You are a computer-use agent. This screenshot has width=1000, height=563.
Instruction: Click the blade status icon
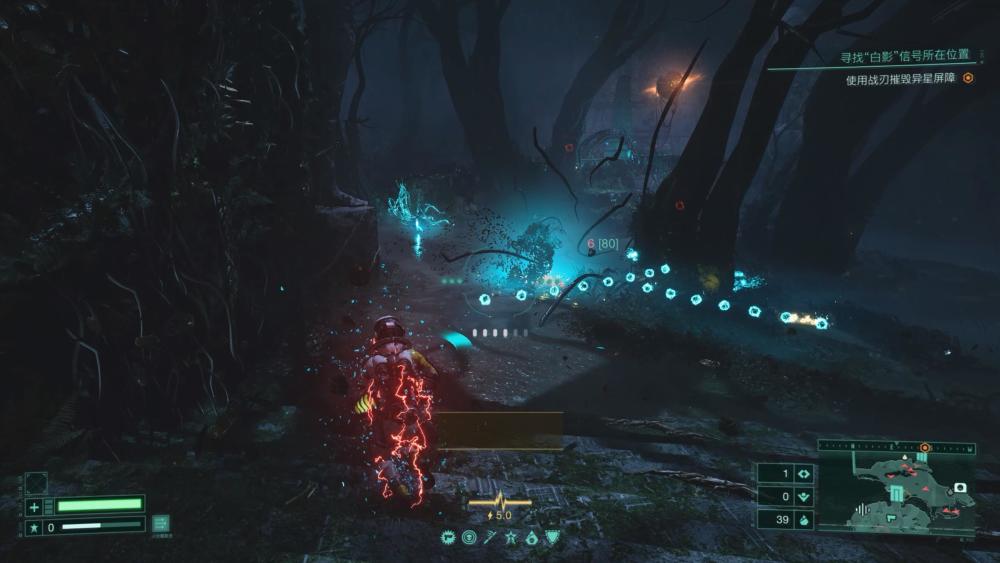[x=490, y=538]
